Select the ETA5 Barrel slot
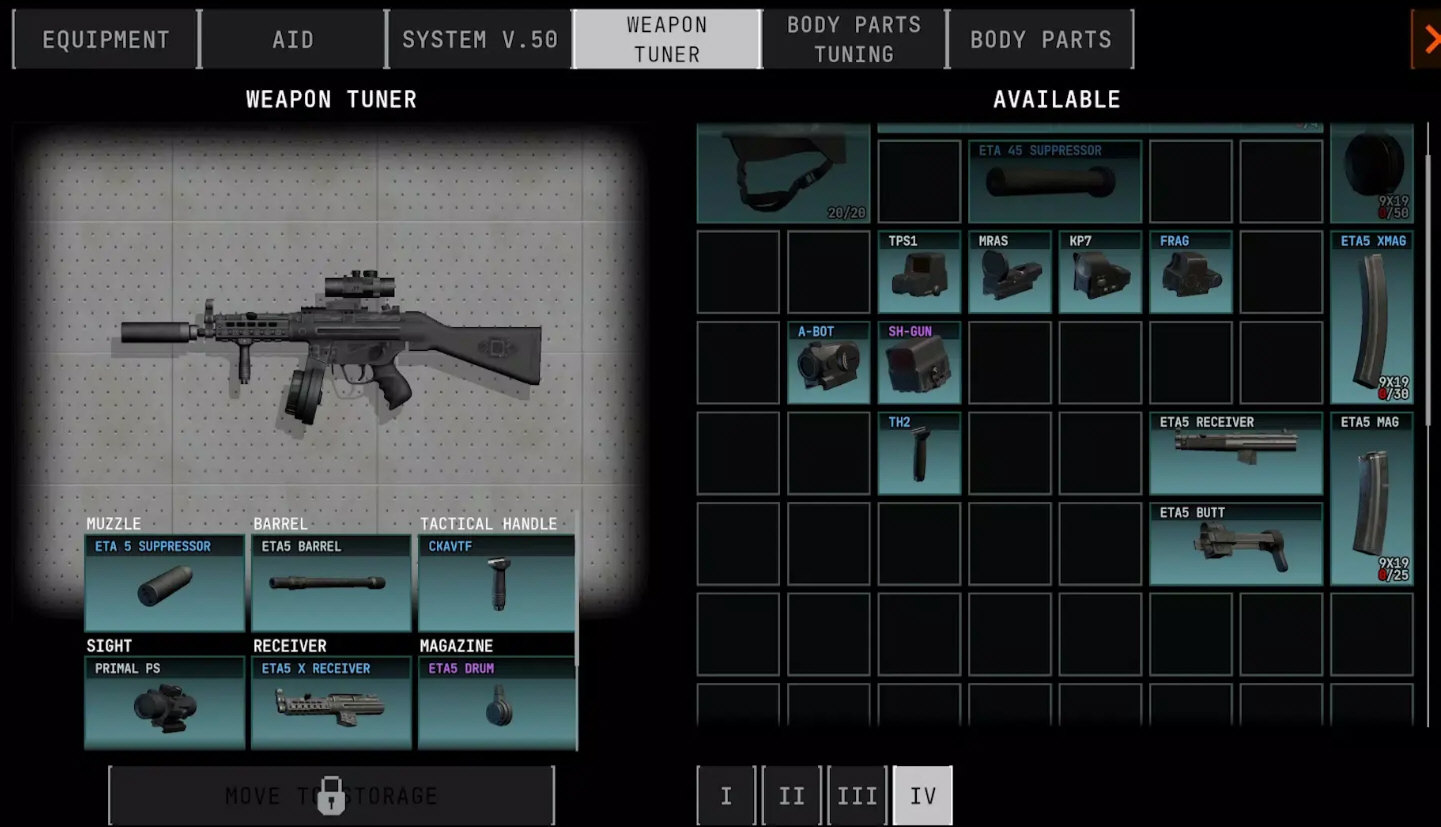The width and height of the screenshot is (1441, 827). [331, 584]
